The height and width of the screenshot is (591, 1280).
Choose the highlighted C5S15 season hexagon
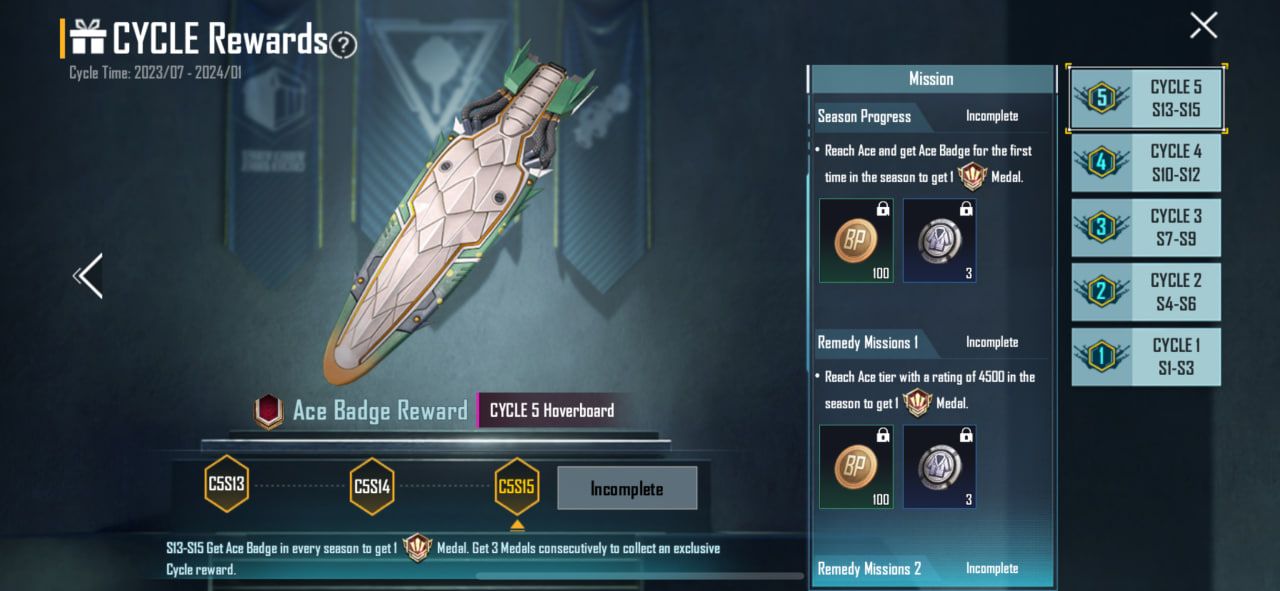pos(516,487)
